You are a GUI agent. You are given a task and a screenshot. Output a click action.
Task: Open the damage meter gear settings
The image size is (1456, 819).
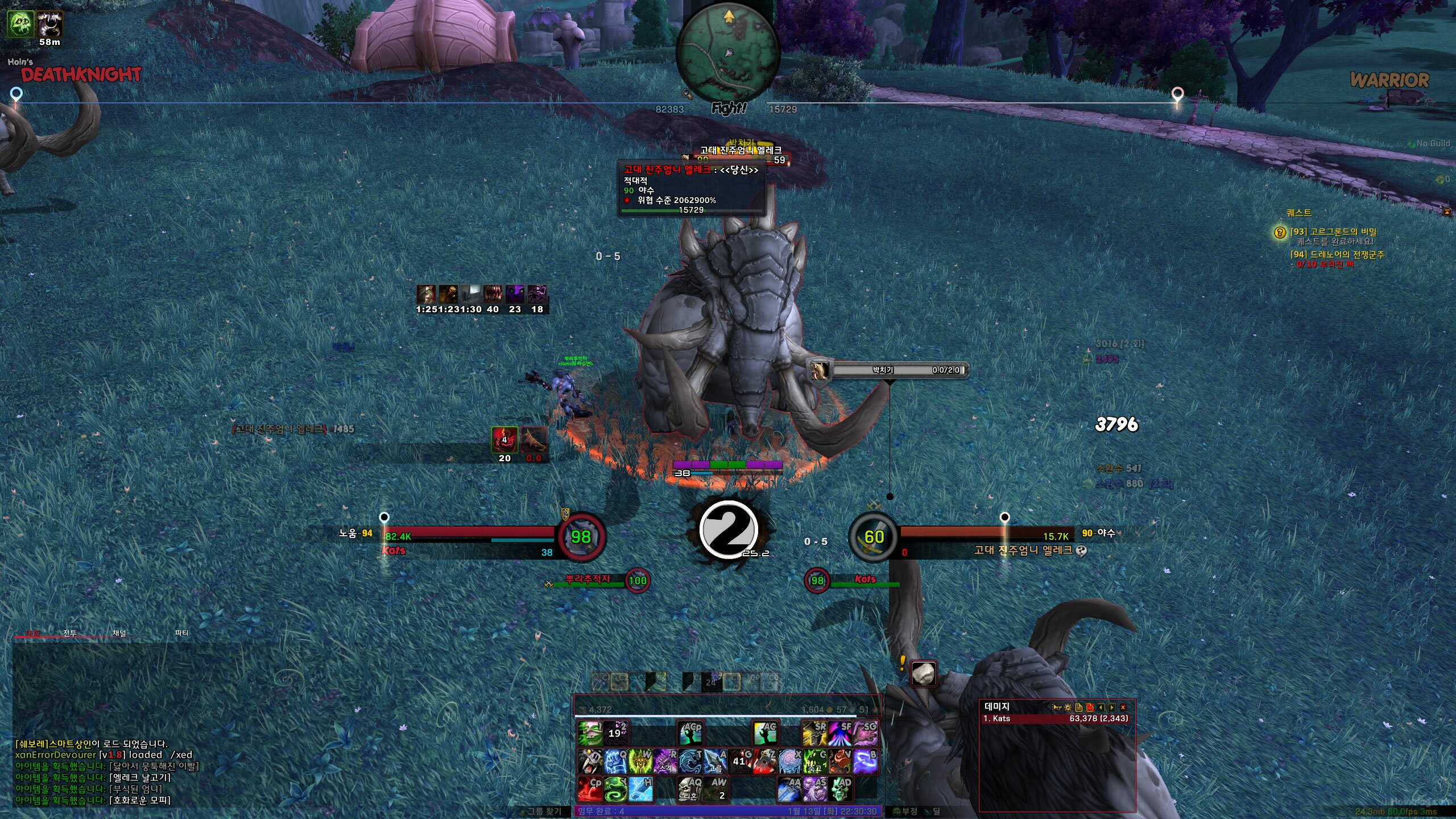pos(1068,708)
